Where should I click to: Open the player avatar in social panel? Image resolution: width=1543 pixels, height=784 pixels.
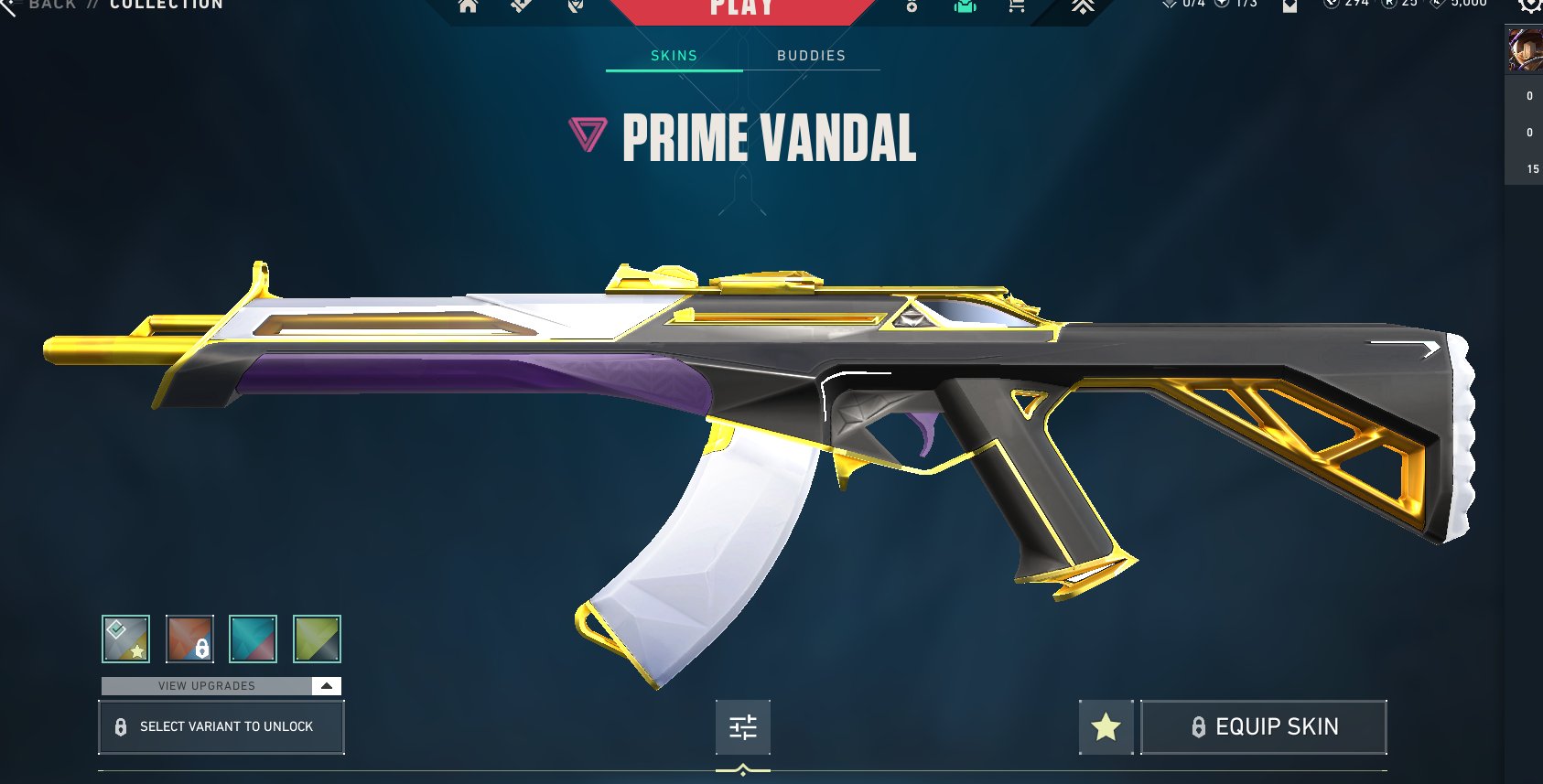point(1525,50)
